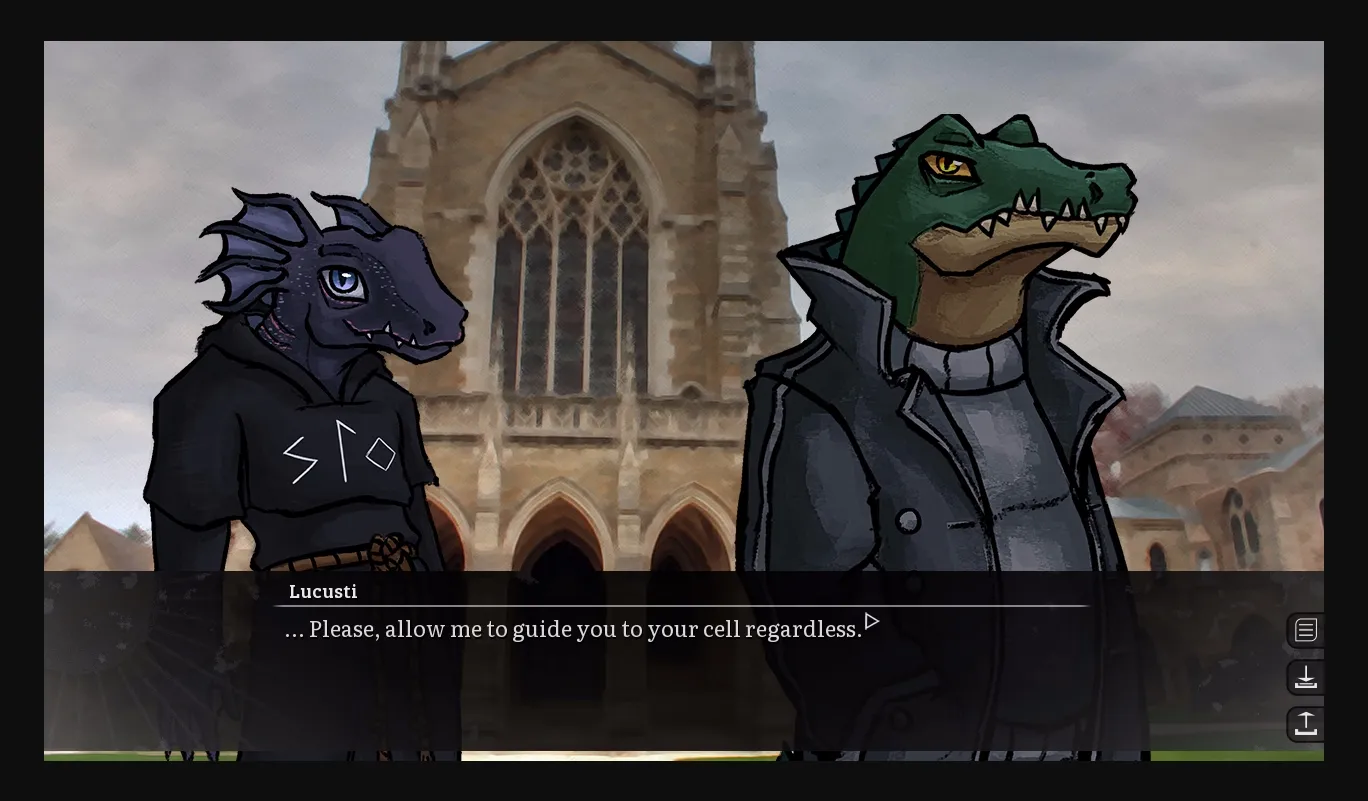Click the name label Lucusti
The width and height of the screenshot is (1368, 801).
[322, 591]
